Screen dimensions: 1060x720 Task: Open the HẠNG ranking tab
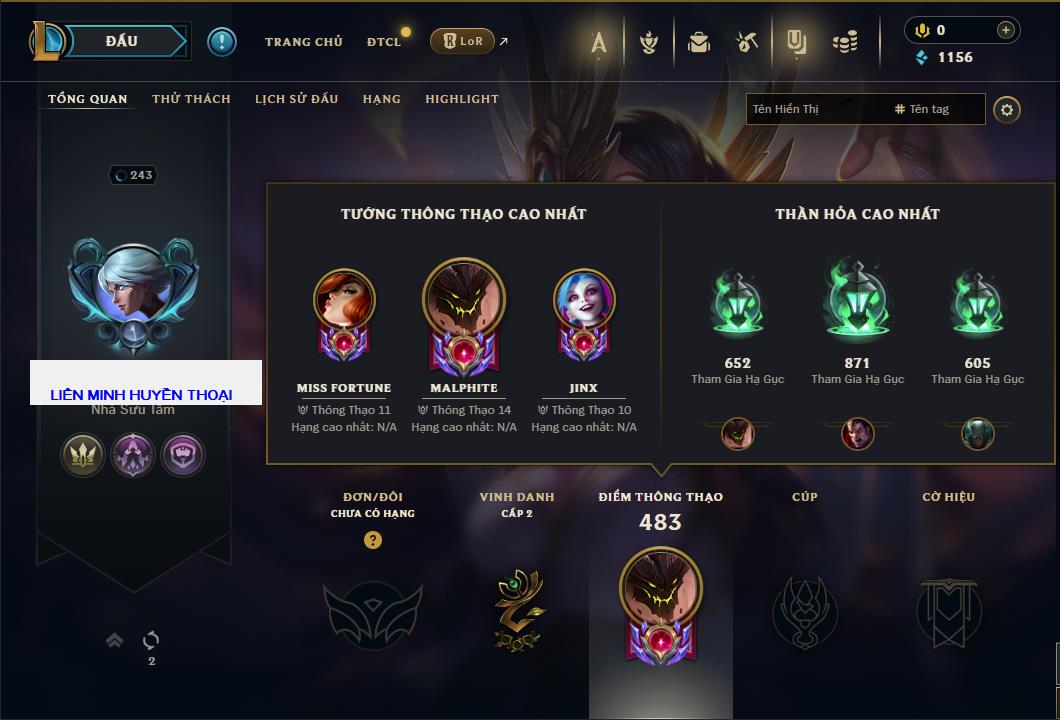(x=381, y=99)
